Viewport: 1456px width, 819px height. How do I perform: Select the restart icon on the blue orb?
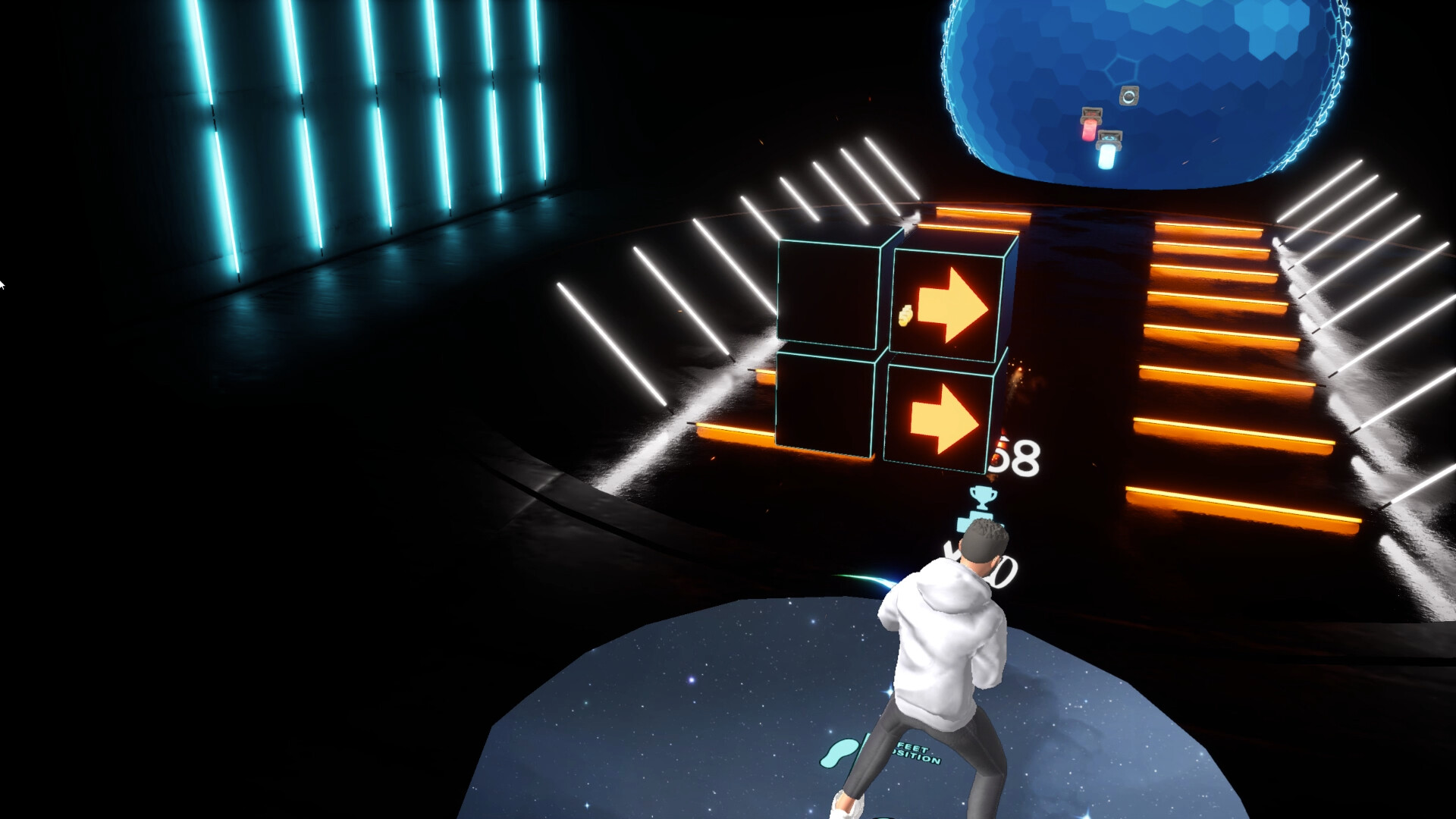1129,96
